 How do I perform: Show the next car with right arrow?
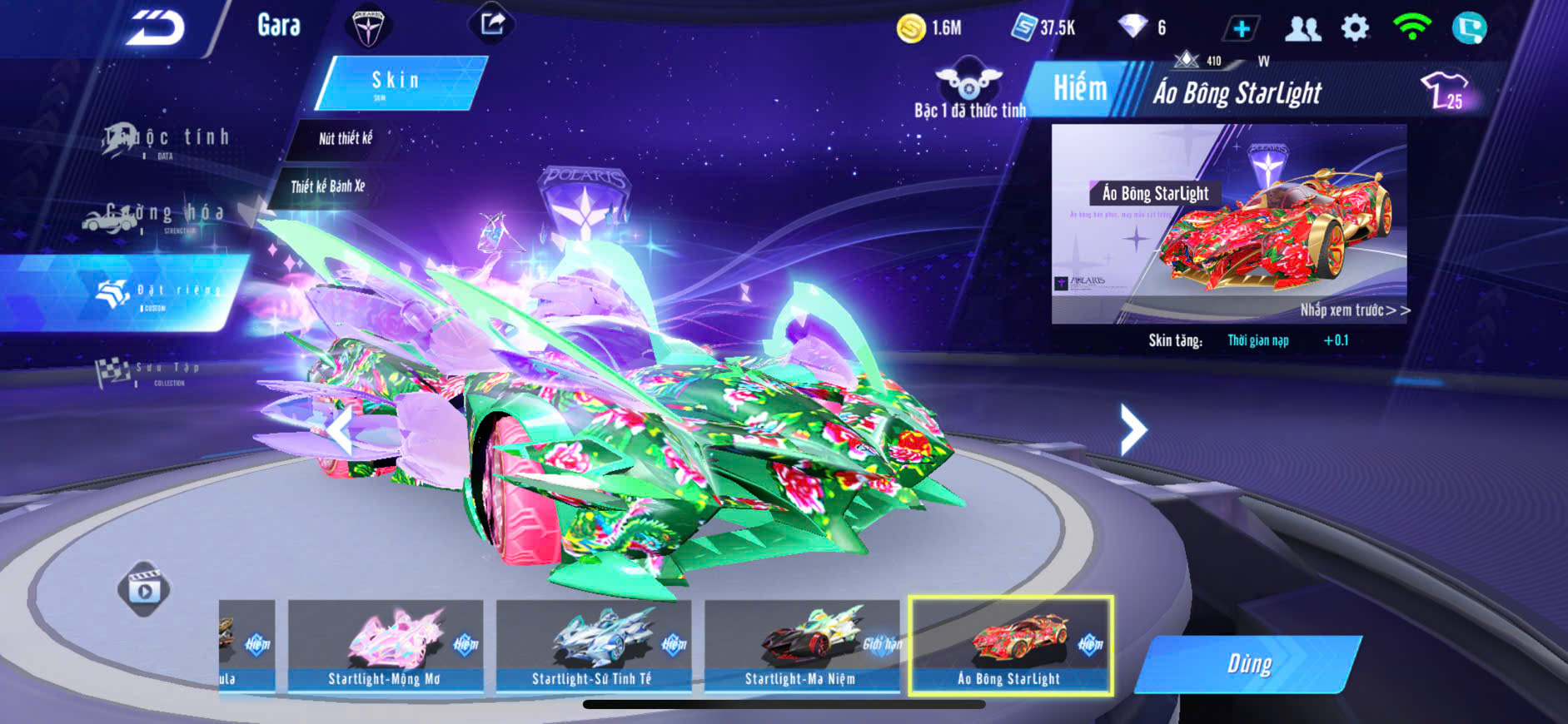click(x=1132, y=429)
